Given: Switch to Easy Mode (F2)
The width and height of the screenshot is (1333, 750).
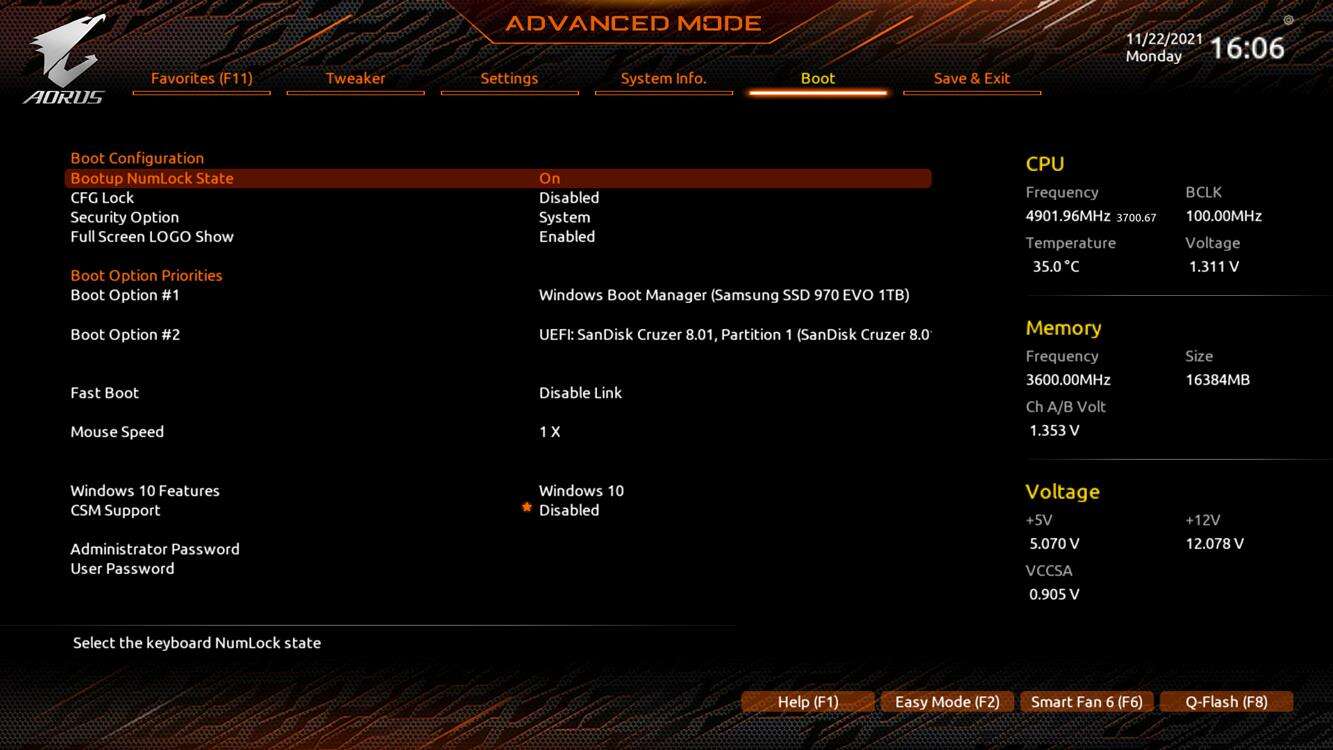Looking at the screenshot, I should tap(946, 702).
